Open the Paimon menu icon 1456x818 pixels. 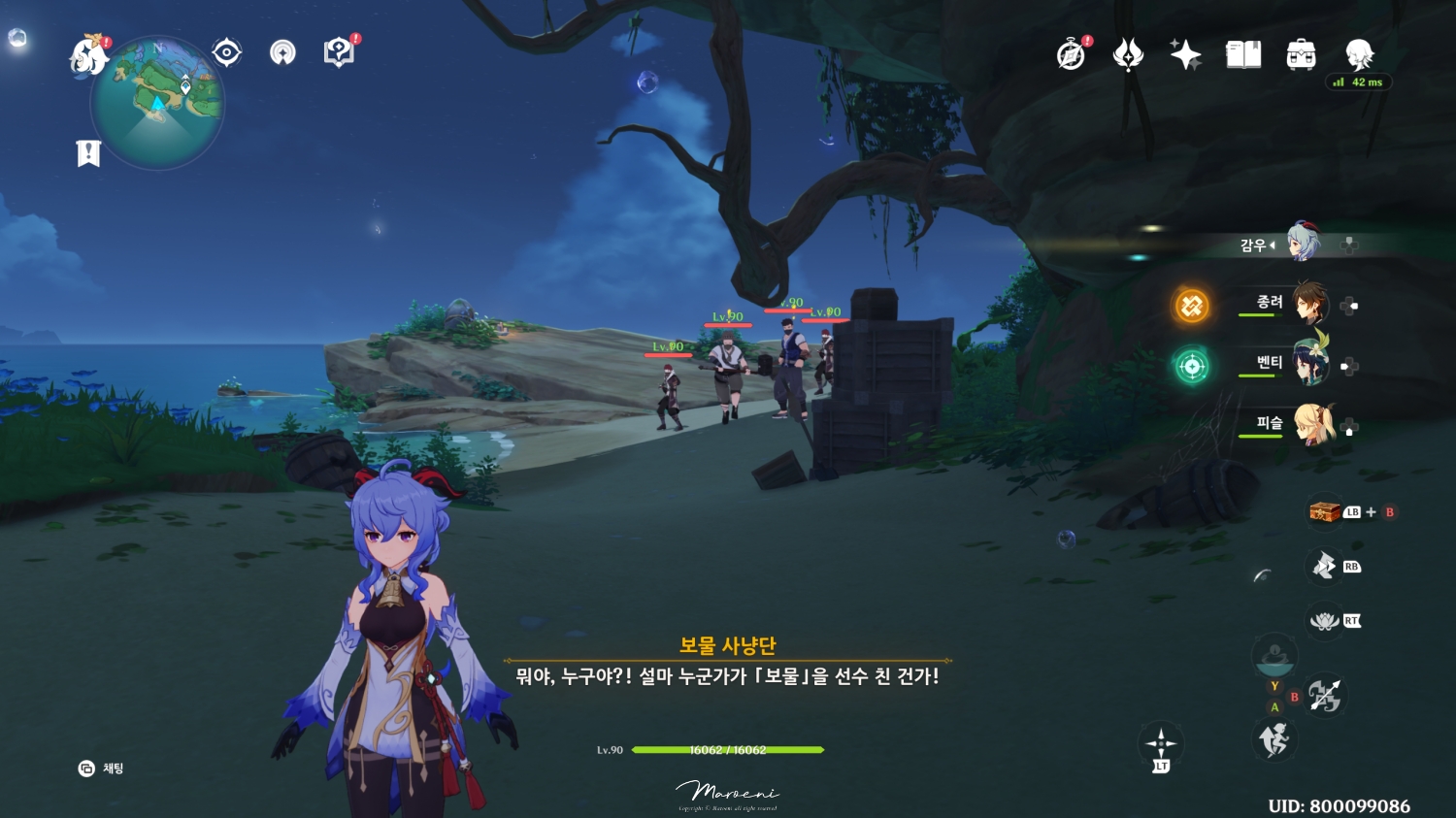85,51
